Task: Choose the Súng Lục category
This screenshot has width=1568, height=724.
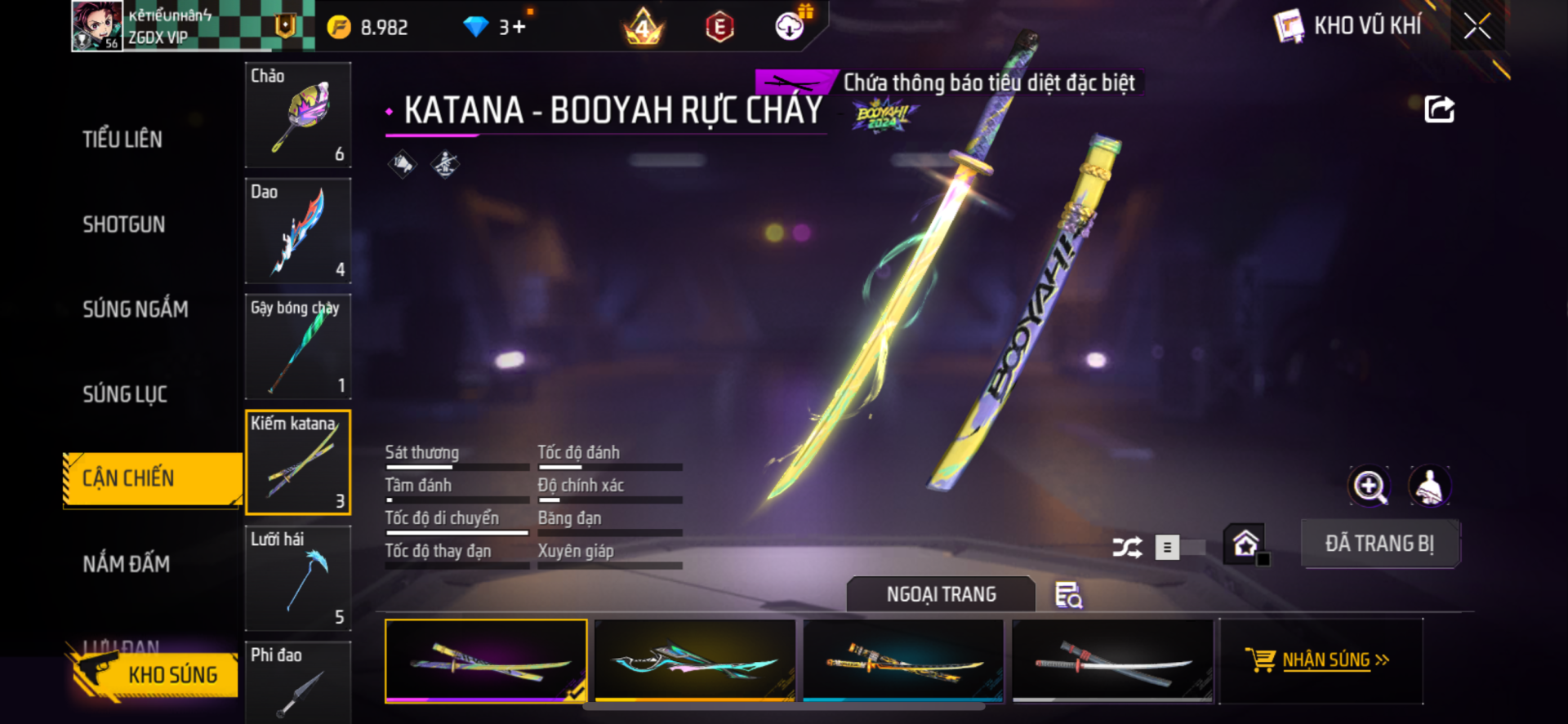Action: 125,394
